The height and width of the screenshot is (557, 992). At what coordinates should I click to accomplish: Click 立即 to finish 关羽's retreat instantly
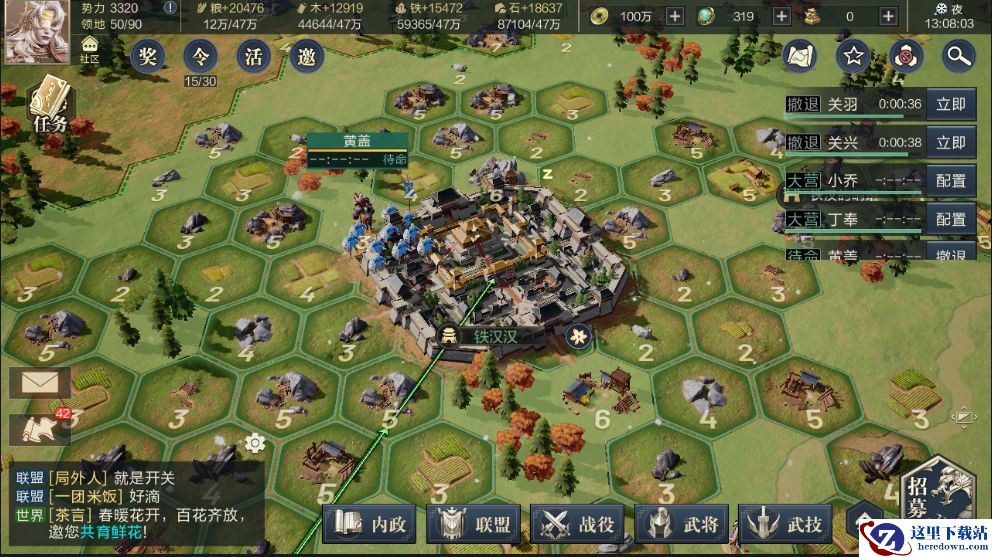point(950,104)
